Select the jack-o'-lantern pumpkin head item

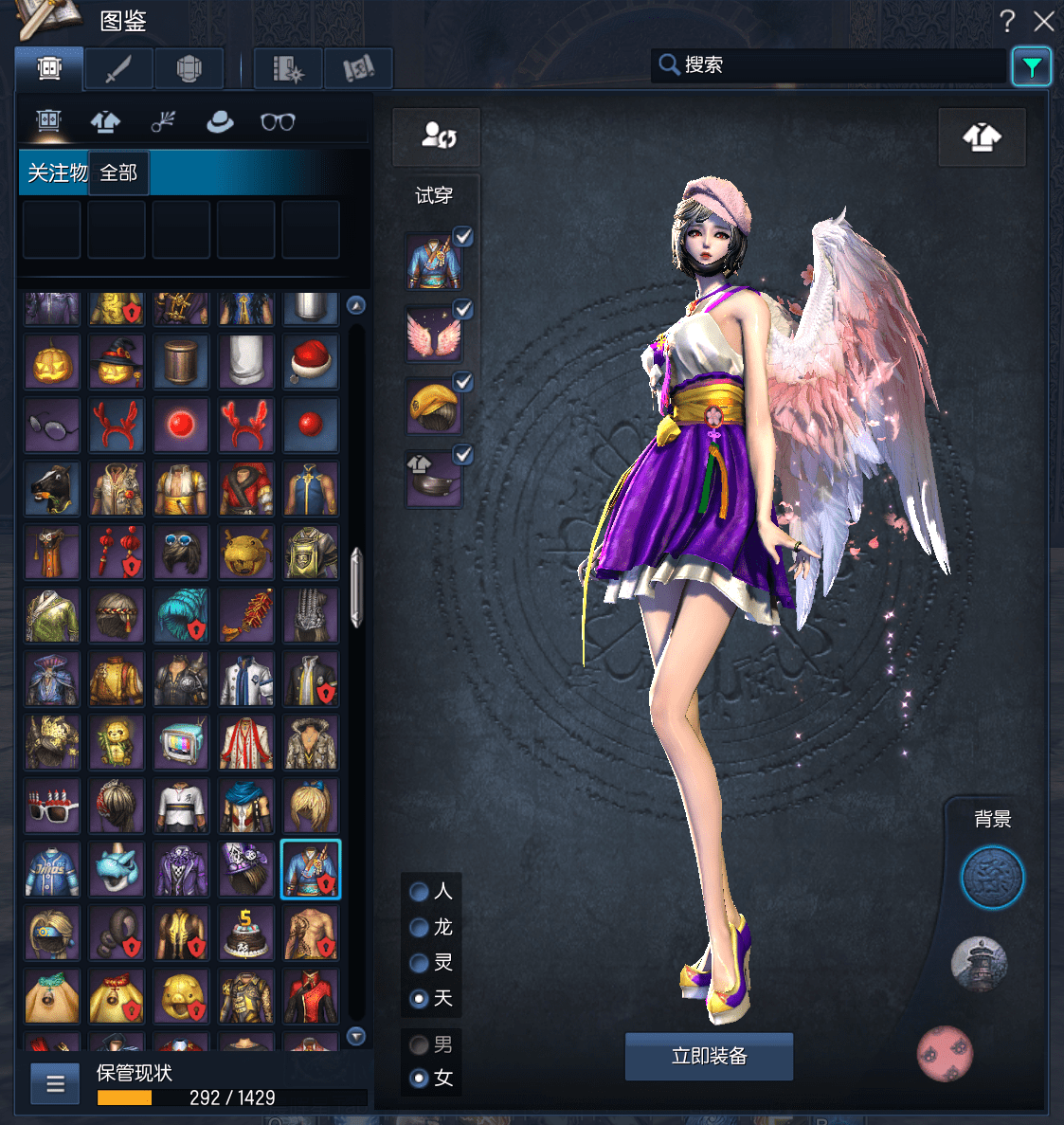[52, 361]
